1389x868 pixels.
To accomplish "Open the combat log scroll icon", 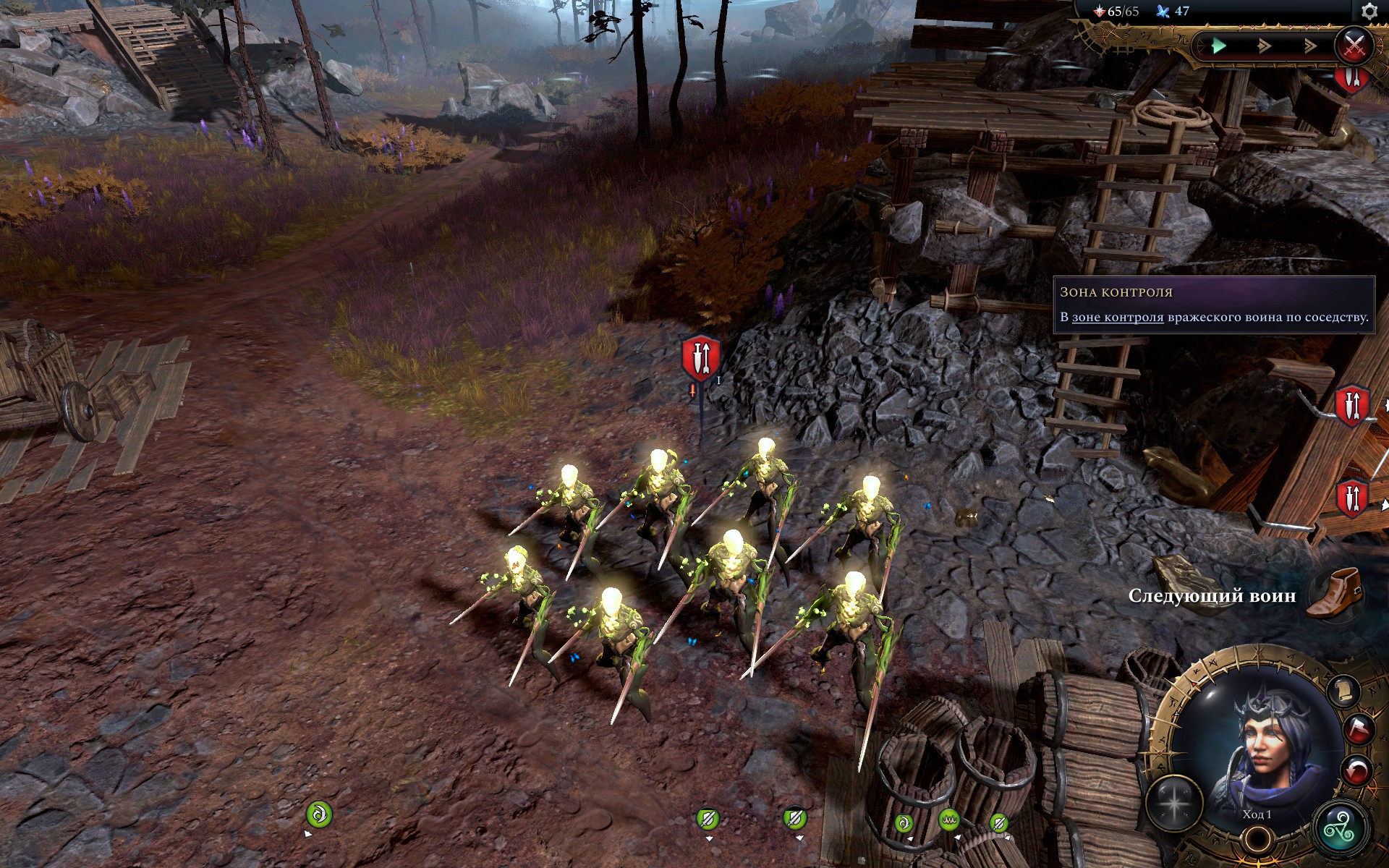I will (x=1344, y=692).
